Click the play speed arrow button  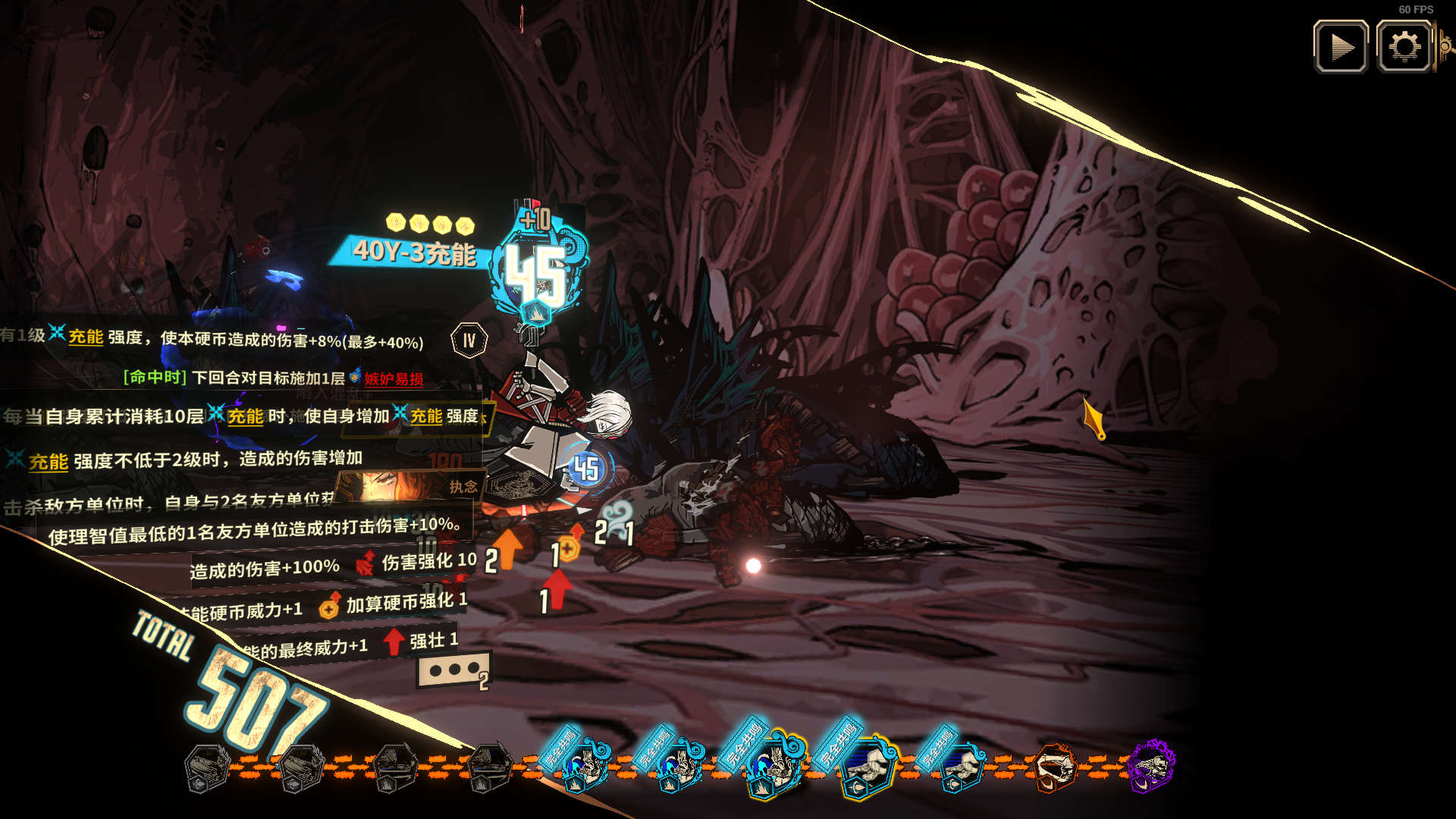[x=1341, y=47]
